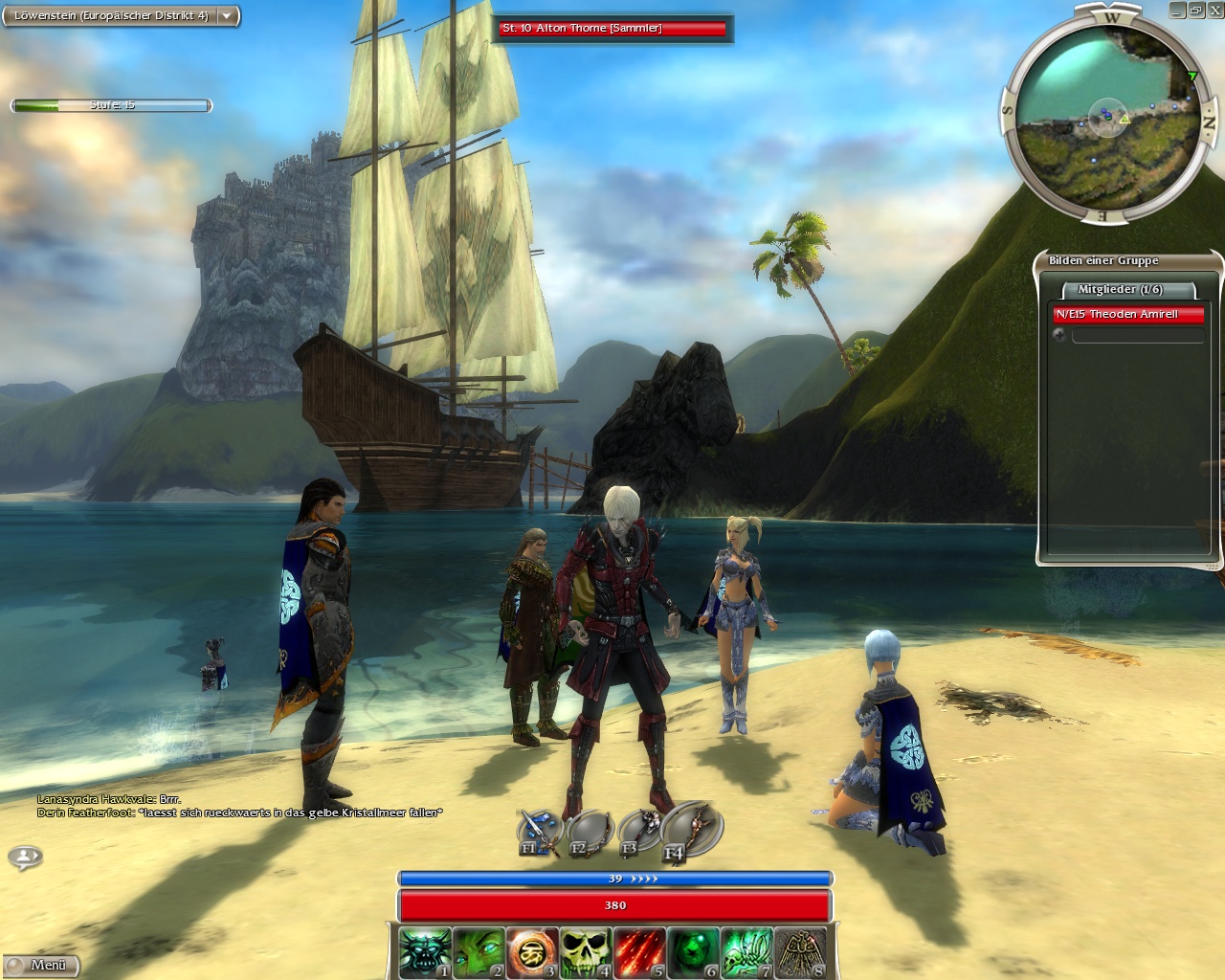The height and width of the screenshot is (980, 1225).
Task: Cast skill 3 golden rune signet
Action: click(531, 952)
